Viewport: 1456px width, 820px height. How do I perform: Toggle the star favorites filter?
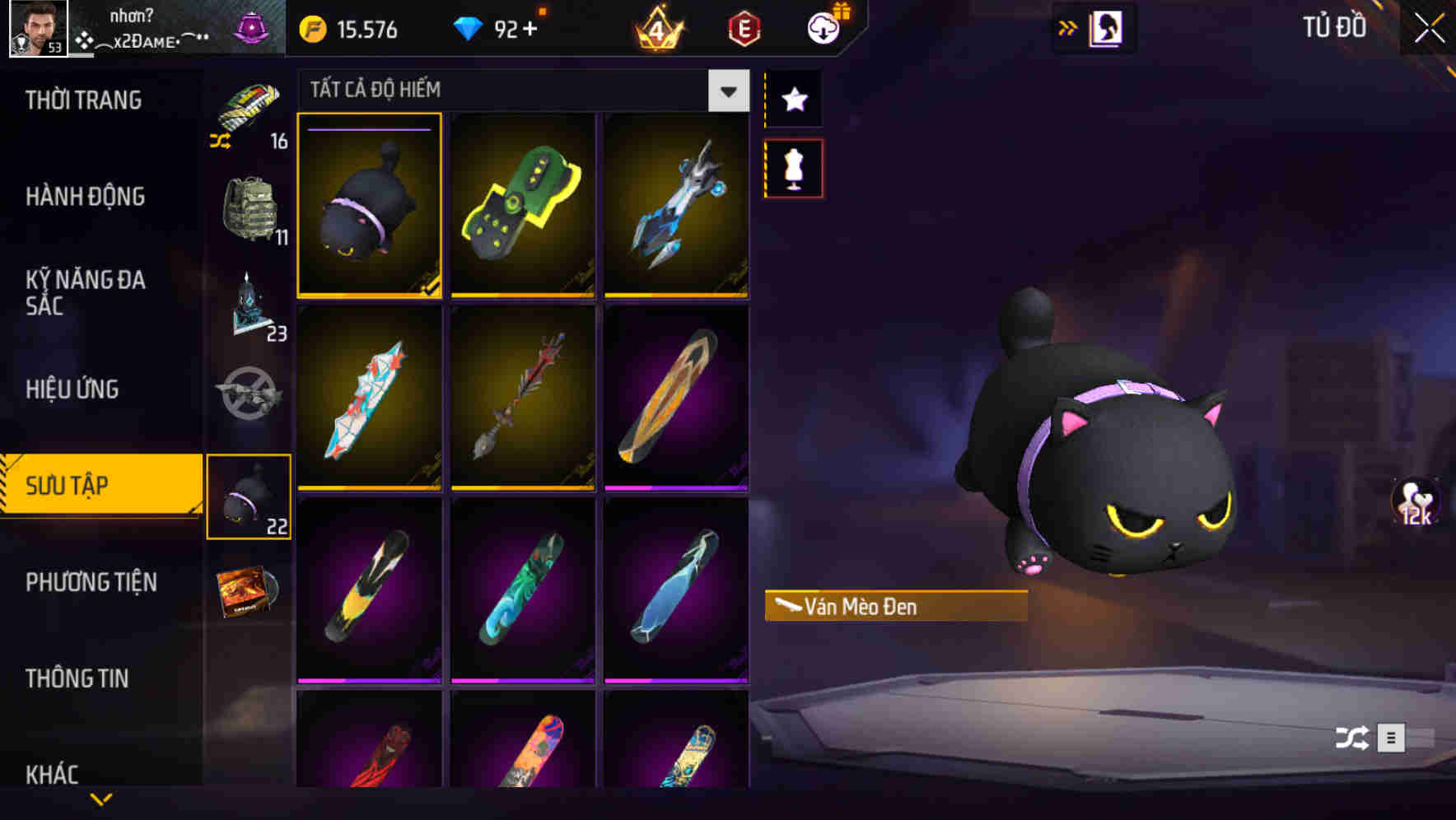coord(793,100)
